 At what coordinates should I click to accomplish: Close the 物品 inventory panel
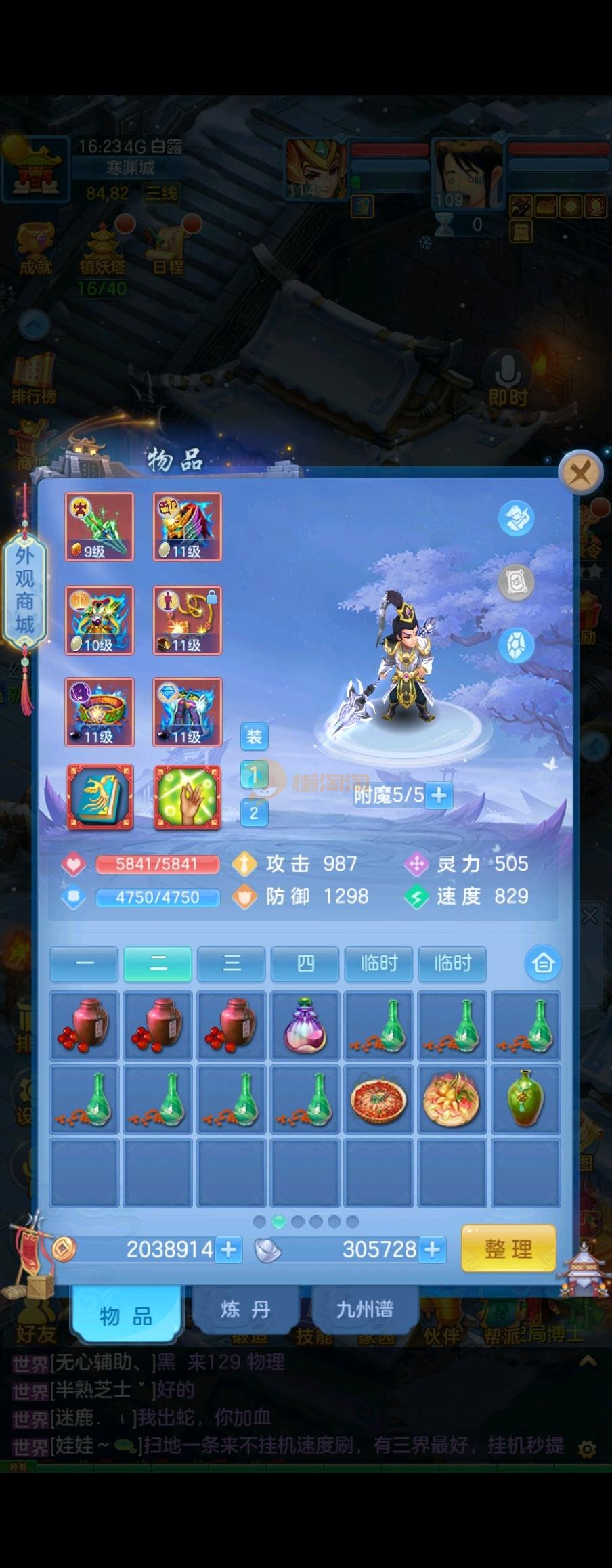coord(580,473)
